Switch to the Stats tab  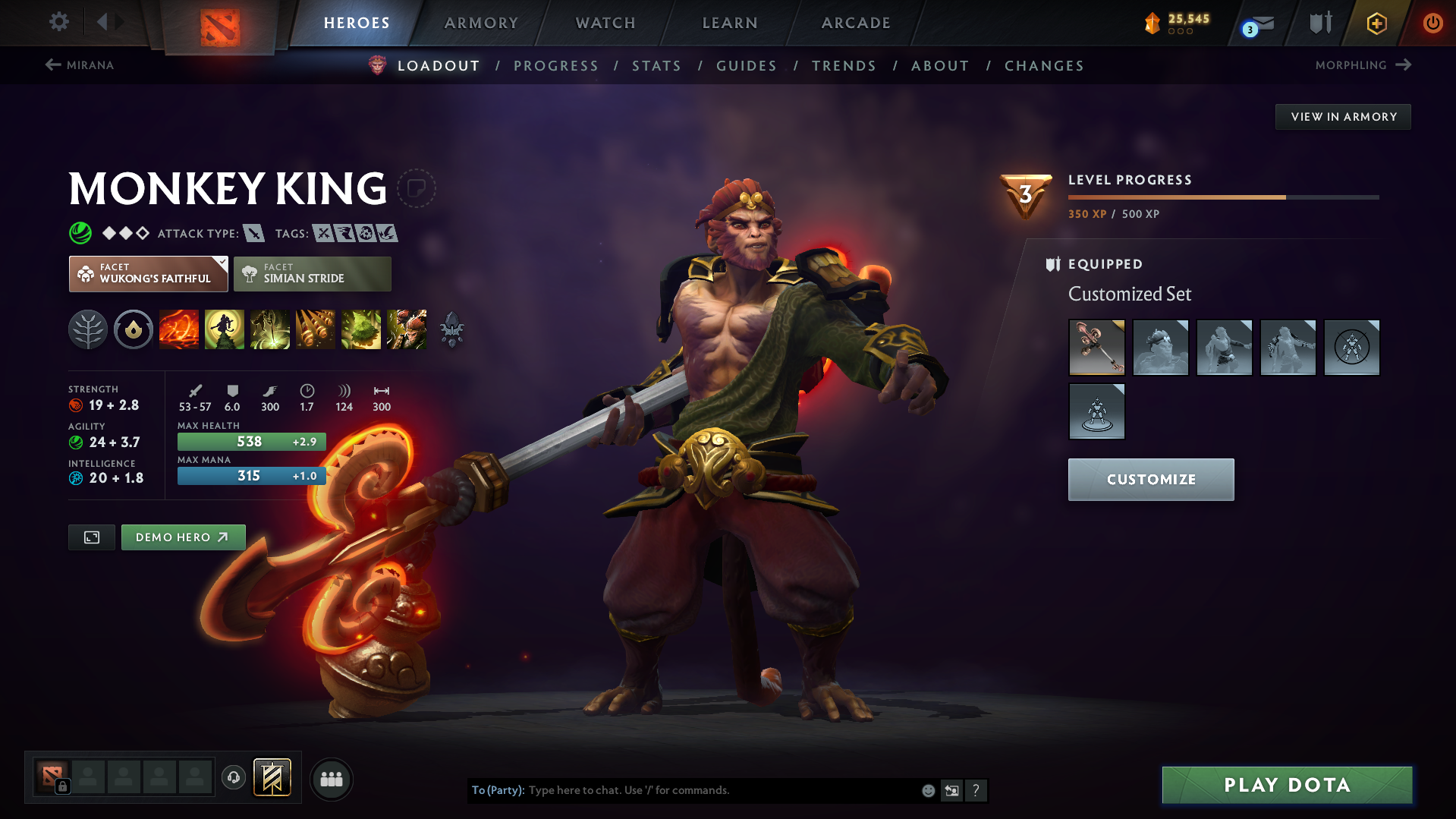(x=656, y=66)
